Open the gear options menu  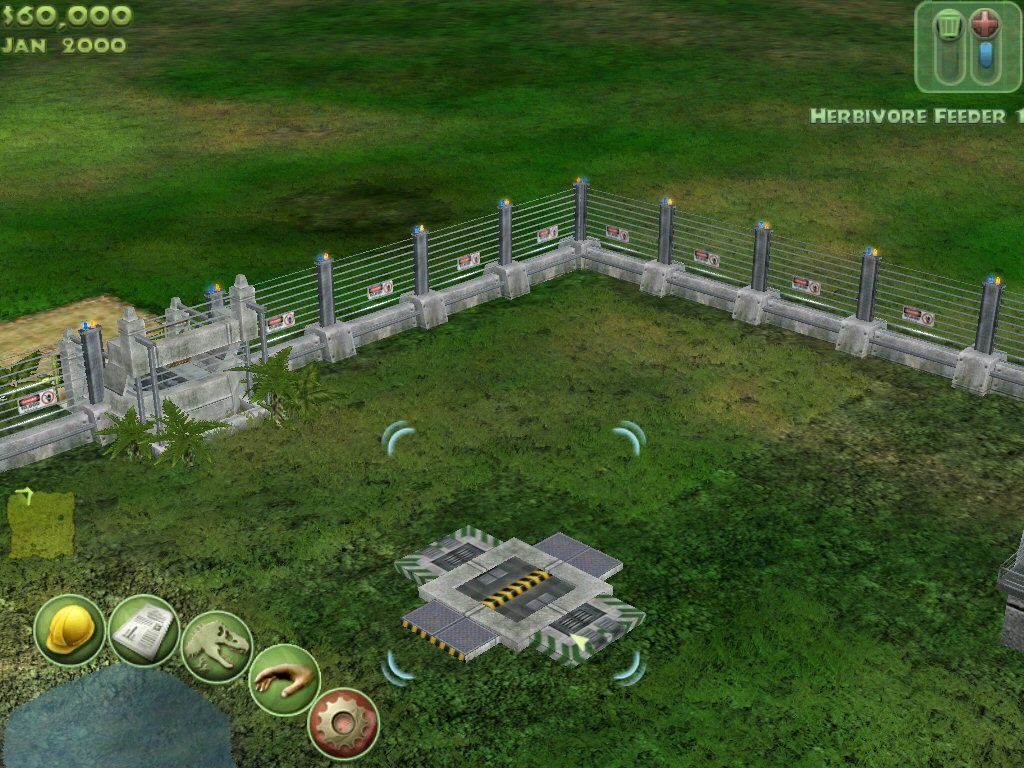(x=343, y=723)
